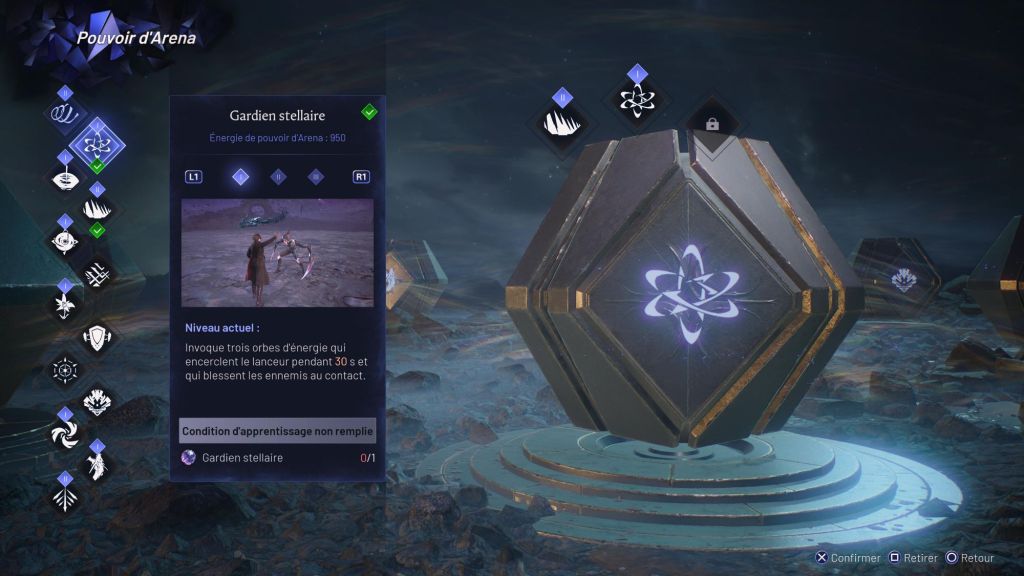Pick the shield emblem power icon
Viewport: 1024px width, 576px height.
click(98, 337)
